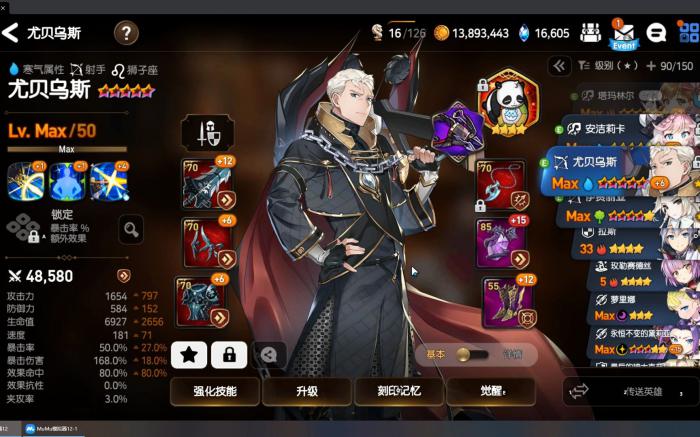
Task: Open the chat bubble icon
Action: (657, 33)
